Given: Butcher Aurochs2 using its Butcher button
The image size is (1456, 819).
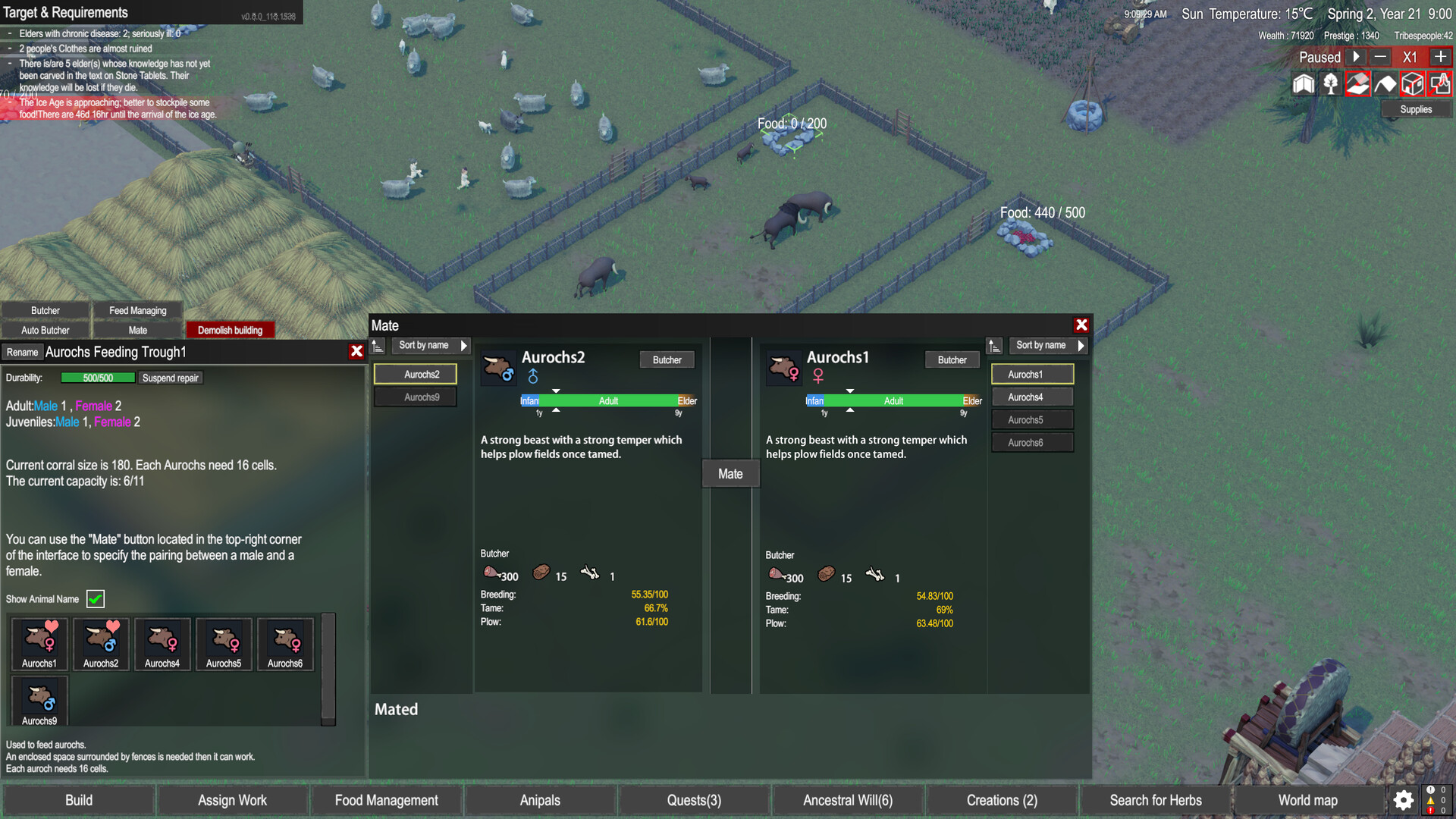Looking at the screenshot, I should (x=667, y=359).
